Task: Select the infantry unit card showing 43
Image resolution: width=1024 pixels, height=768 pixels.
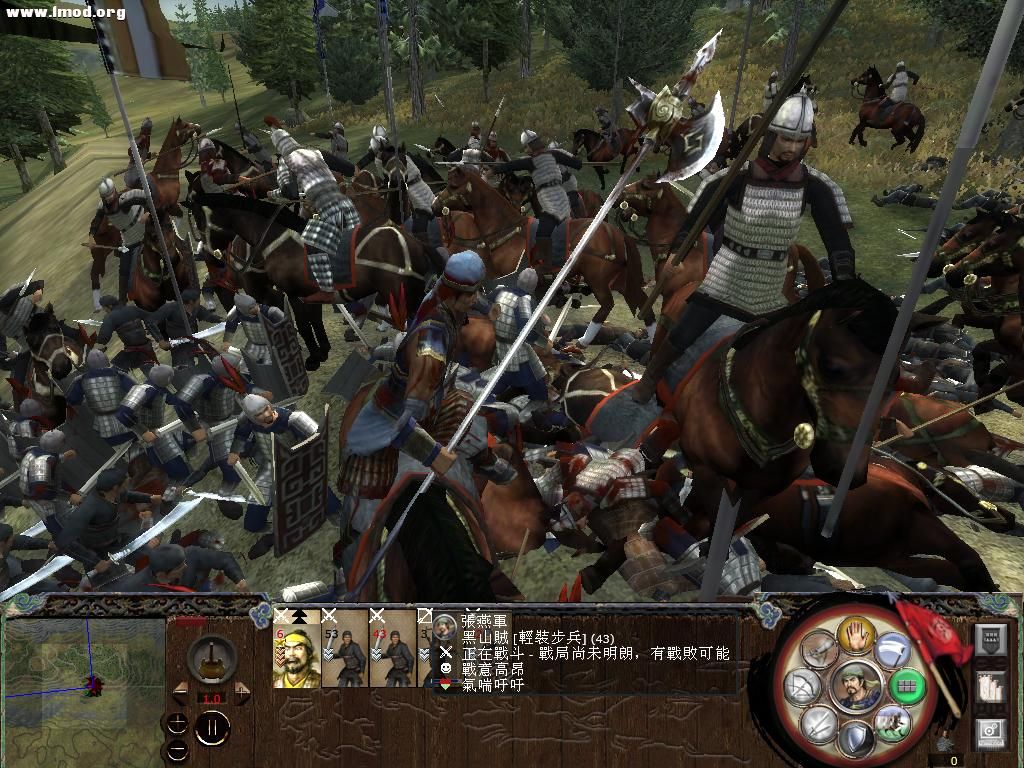Action: click(x=392, y=648)
